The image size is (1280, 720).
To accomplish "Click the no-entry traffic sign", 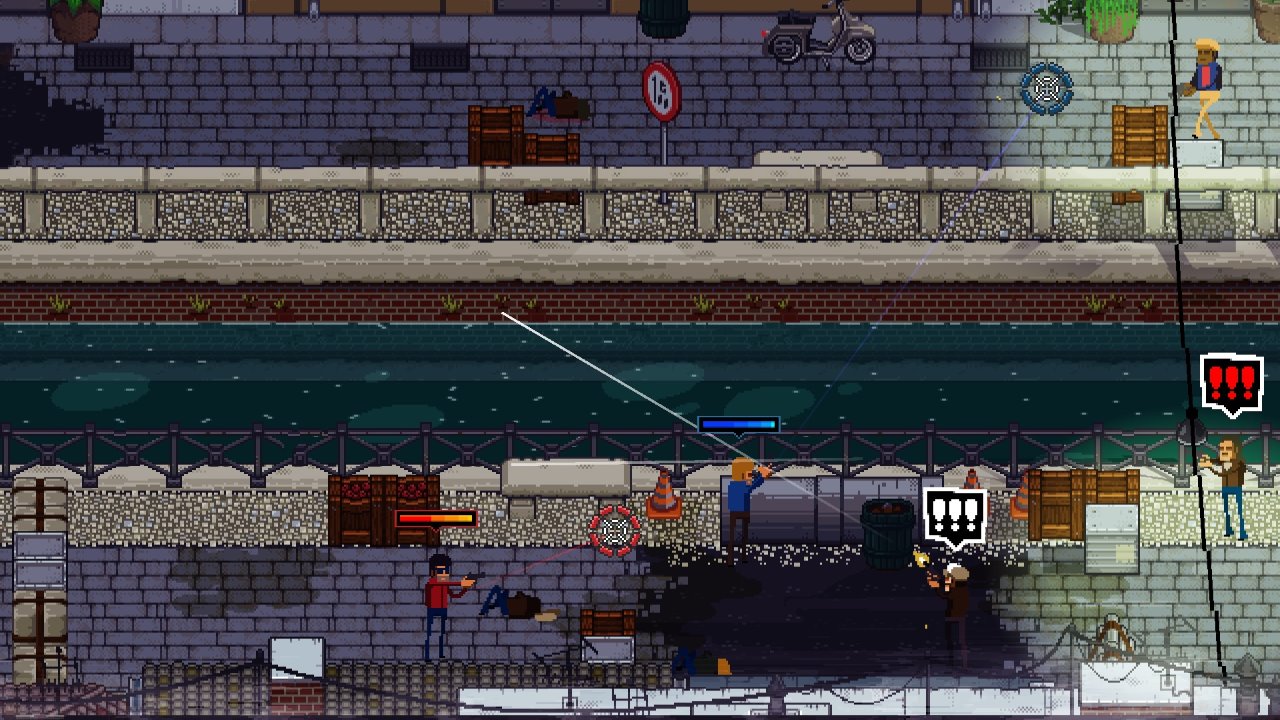I will 663,90.
